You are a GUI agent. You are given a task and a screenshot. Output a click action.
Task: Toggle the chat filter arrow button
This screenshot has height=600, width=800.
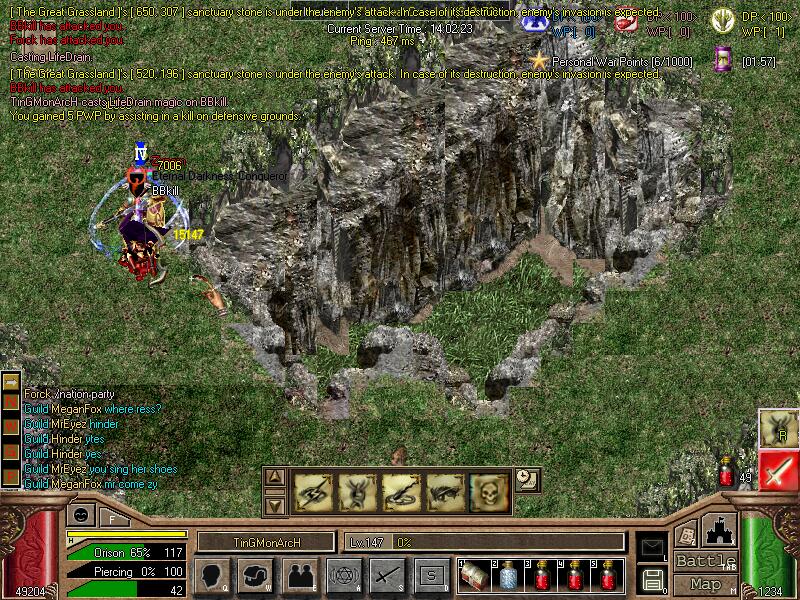pos(11,382)
